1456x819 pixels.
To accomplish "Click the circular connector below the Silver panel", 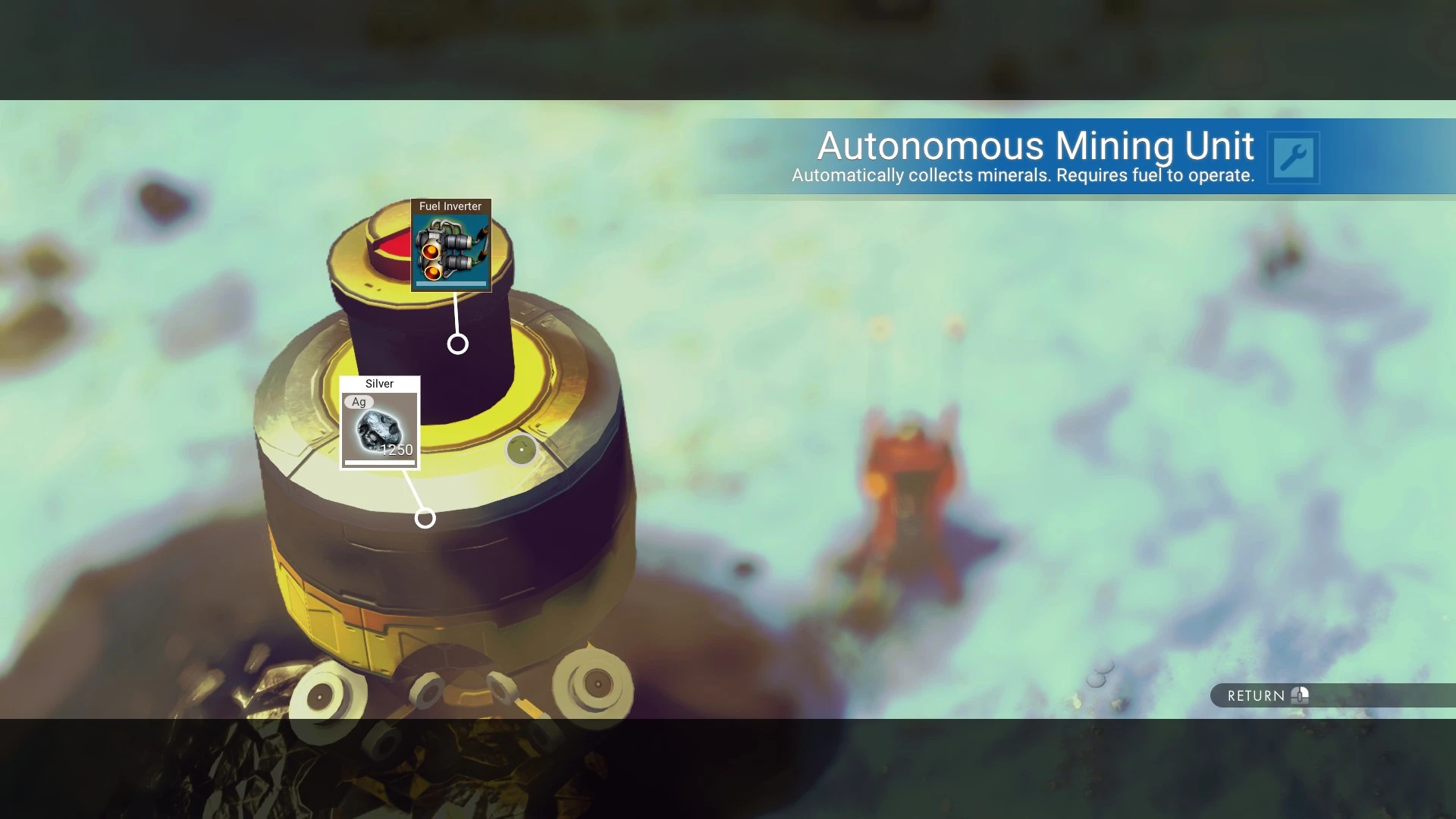I will pyautogui.click(x=425, y=519).
